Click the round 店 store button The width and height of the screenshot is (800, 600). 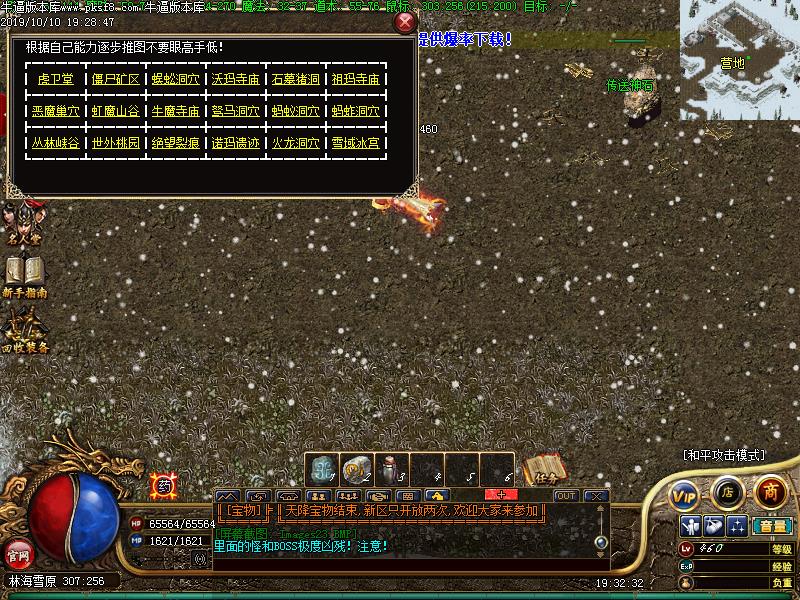point(727,493)
